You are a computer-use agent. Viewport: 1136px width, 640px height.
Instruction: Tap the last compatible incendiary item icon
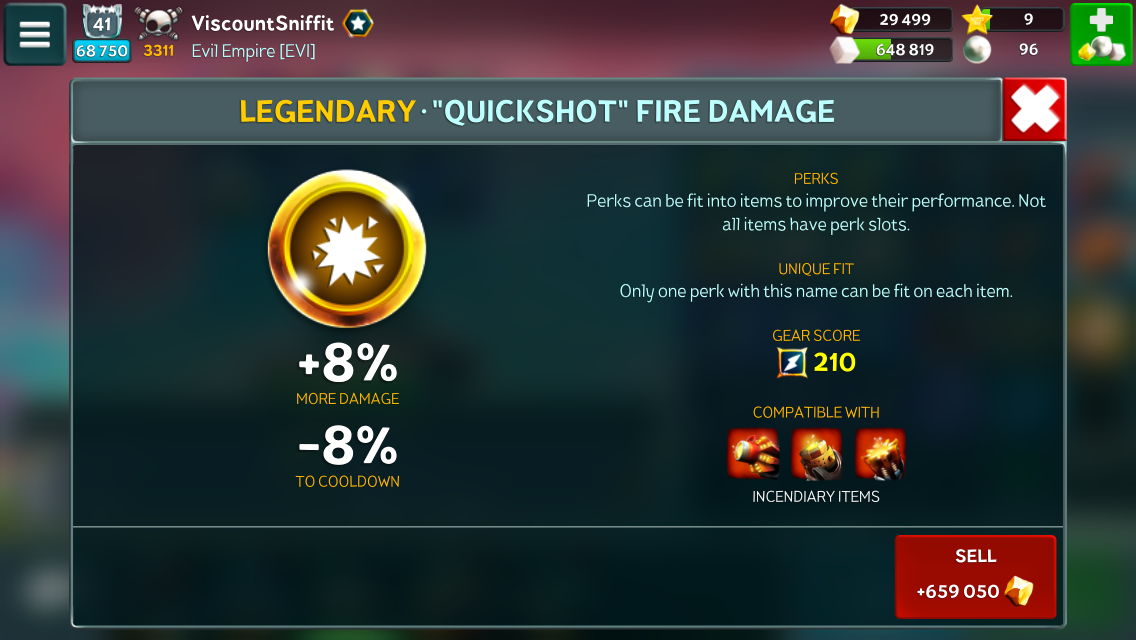click(x=880, y=454)
